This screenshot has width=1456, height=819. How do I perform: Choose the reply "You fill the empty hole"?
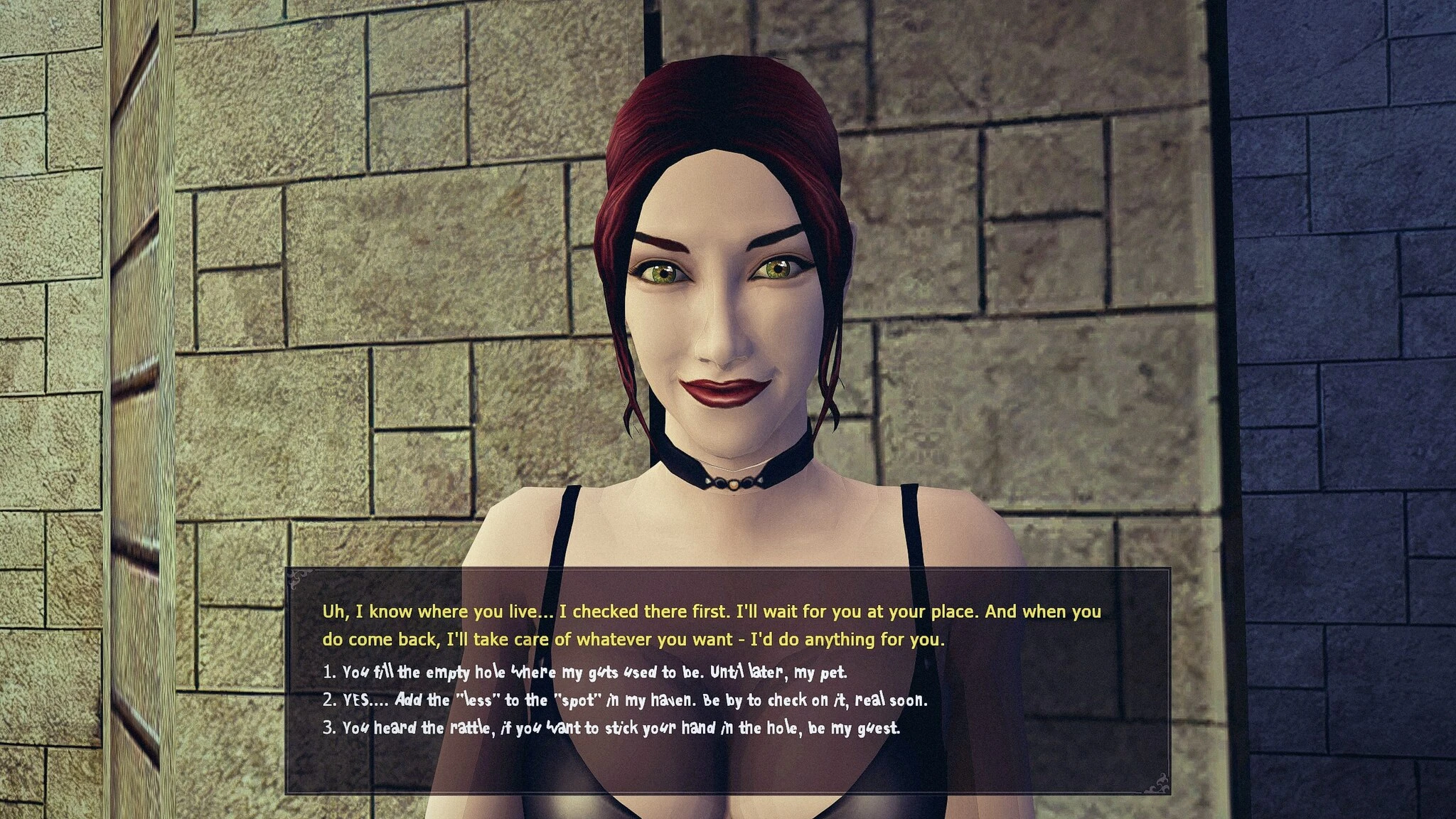593,672
